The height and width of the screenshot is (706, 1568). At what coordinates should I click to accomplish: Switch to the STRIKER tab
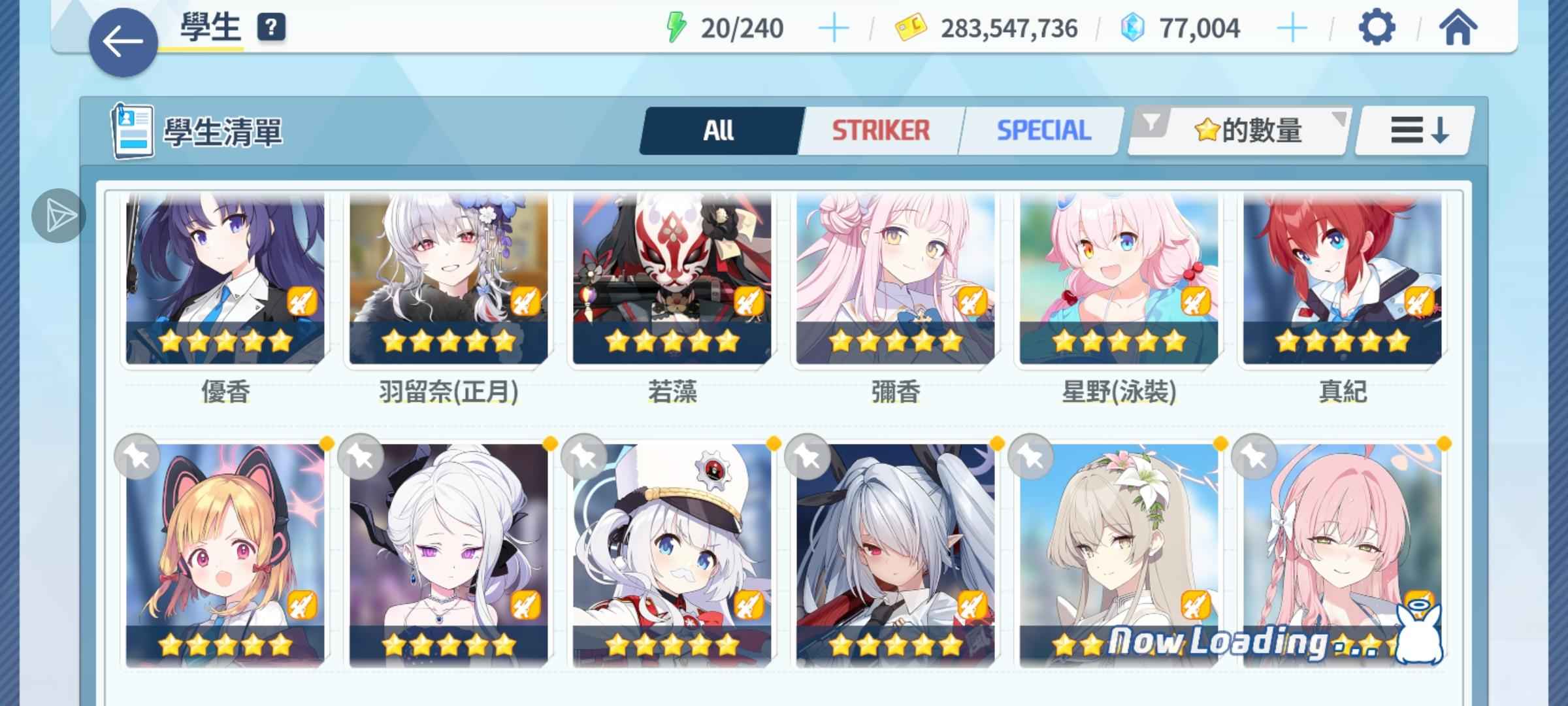880,131
